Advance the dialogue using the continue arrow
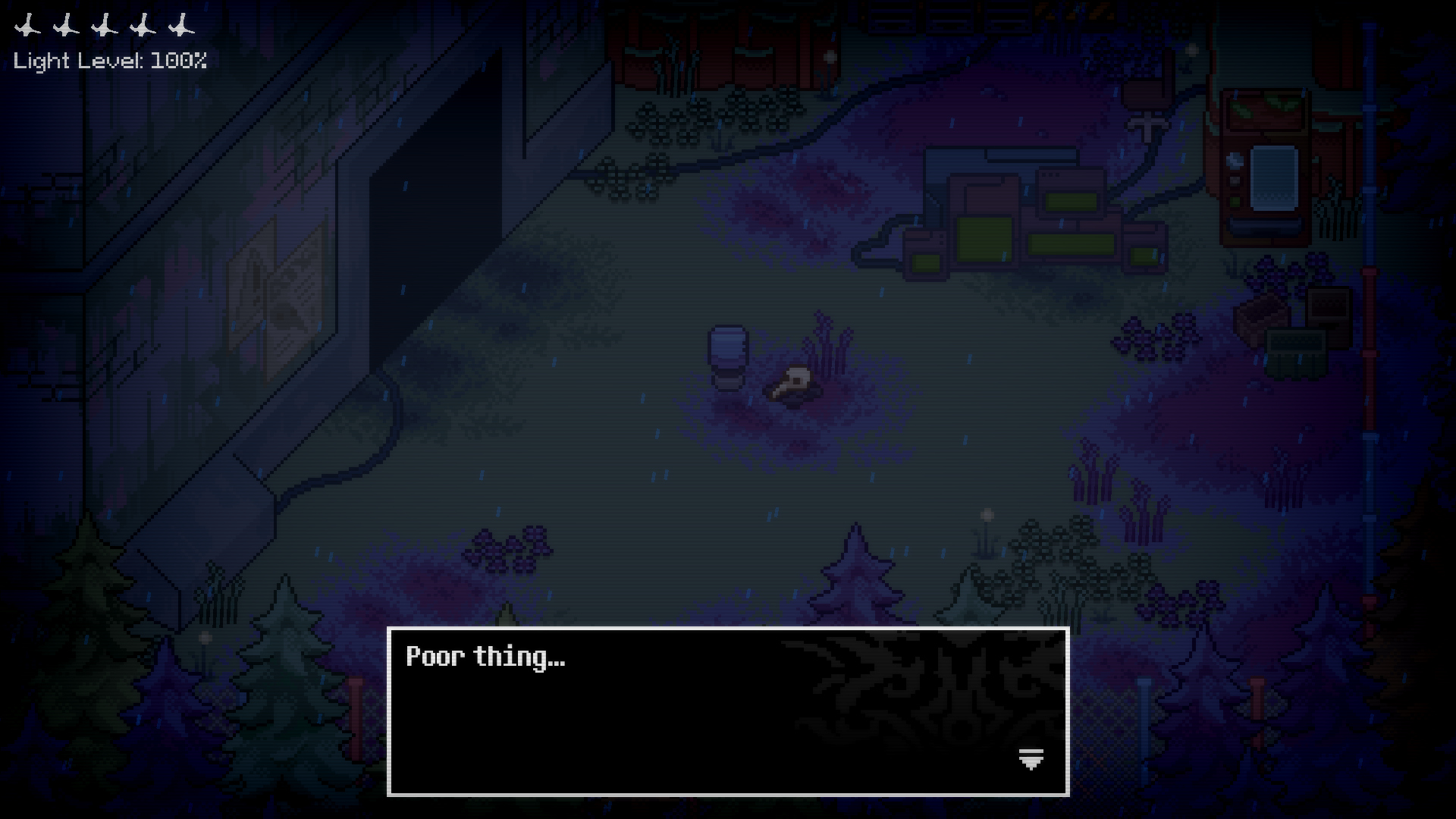Screen dimensions: 1456x819 (1031, 758)
